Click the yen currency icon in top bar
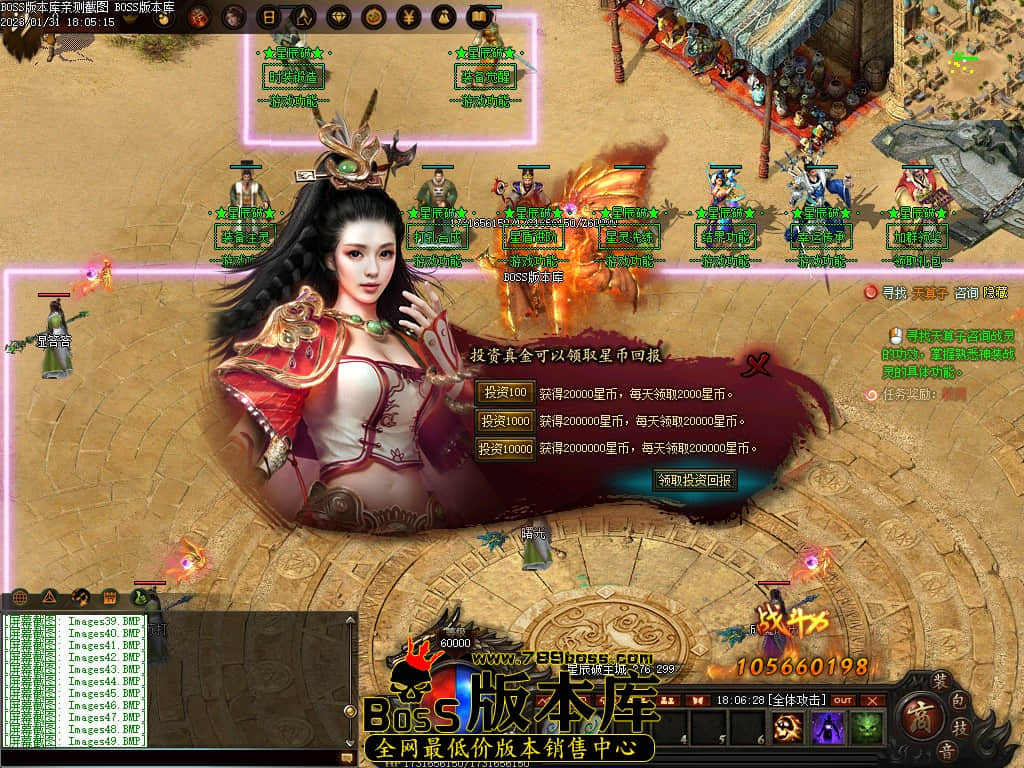This screenshot has height=768, width=1024. click(408, 17)
